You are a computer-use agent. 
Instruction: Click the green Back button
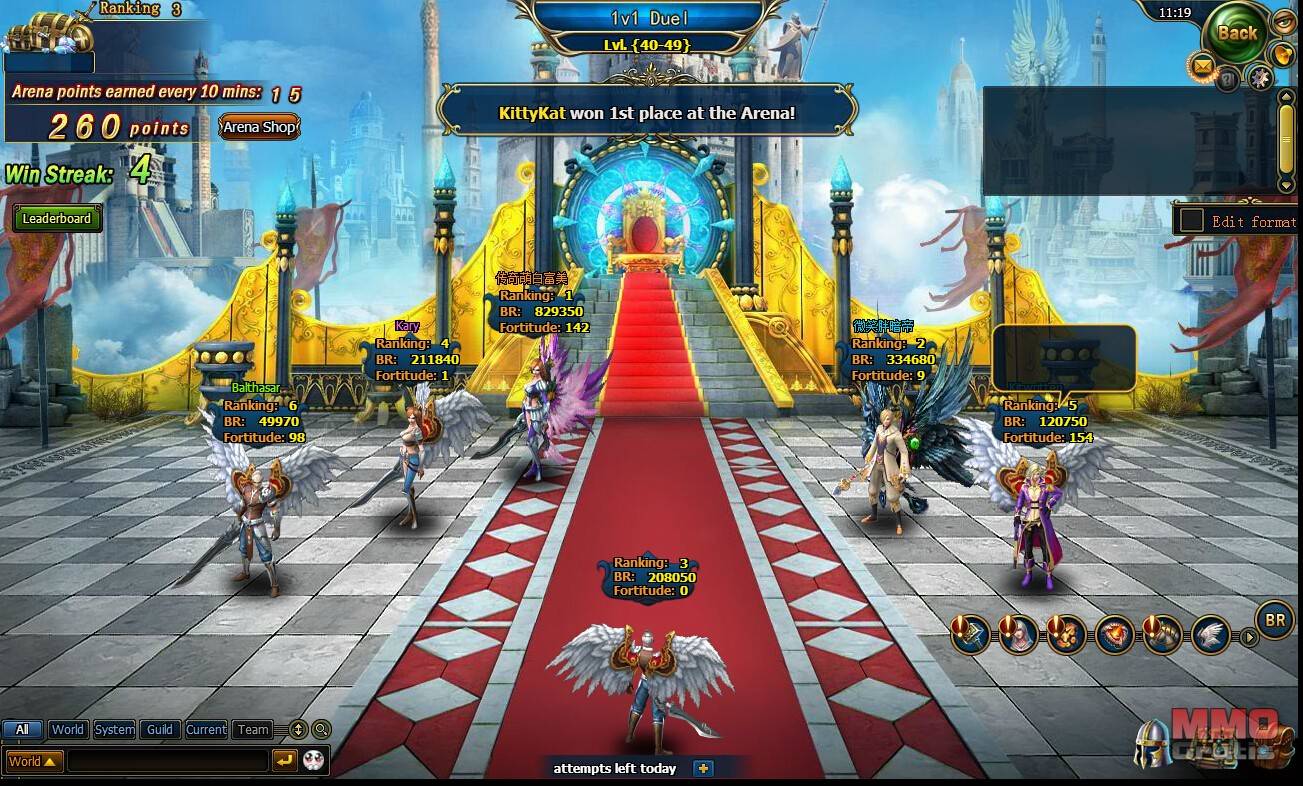tap(1237, 33)
